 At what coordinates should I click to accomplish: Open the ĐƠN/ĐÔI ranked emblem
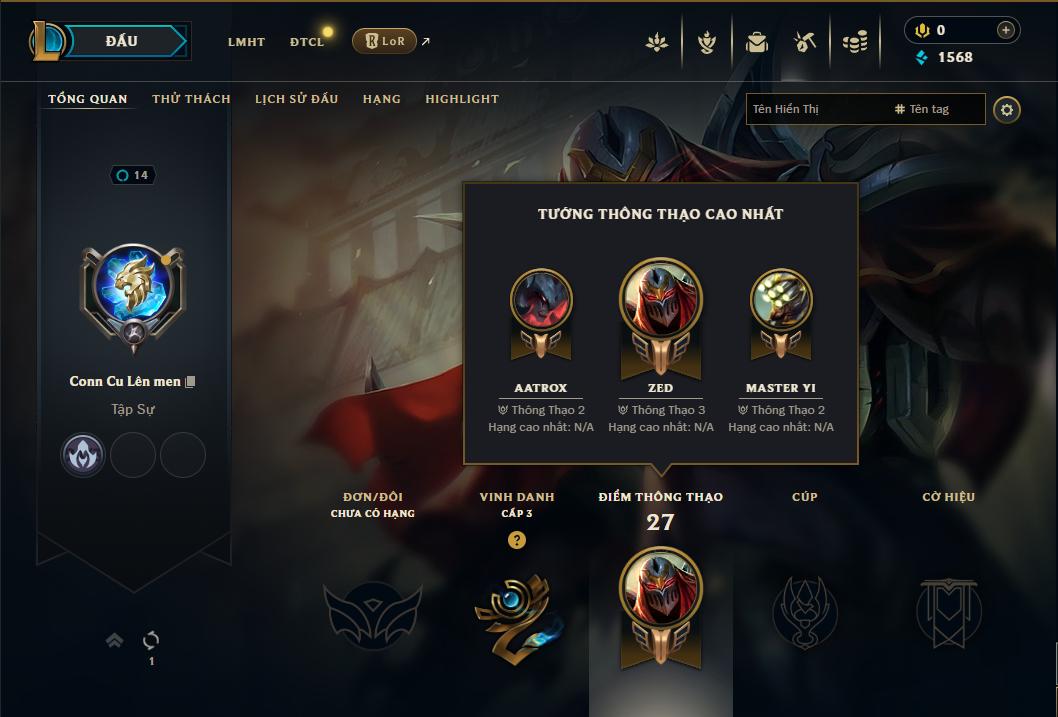coord(372,610)
